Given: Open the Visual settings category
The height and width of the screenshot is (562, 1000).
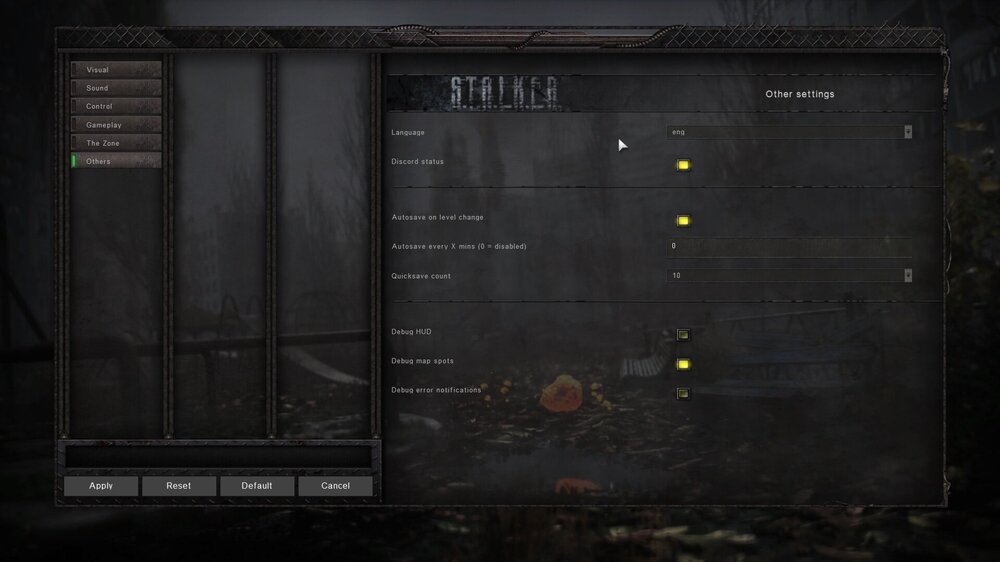Looking at the screenshot, I should tap(116, 70).
